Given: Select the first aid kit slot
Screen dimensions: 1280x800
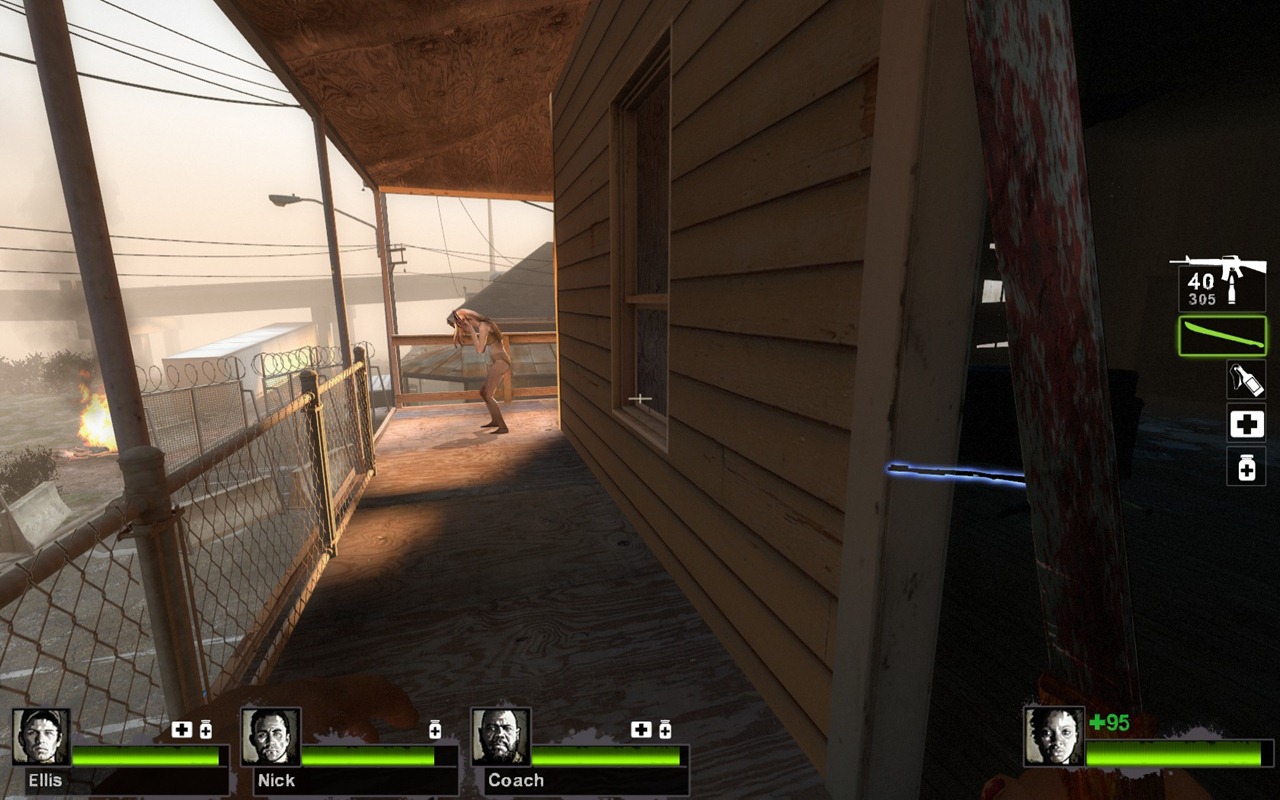Looking at the screenshot, I should 1246,424.
